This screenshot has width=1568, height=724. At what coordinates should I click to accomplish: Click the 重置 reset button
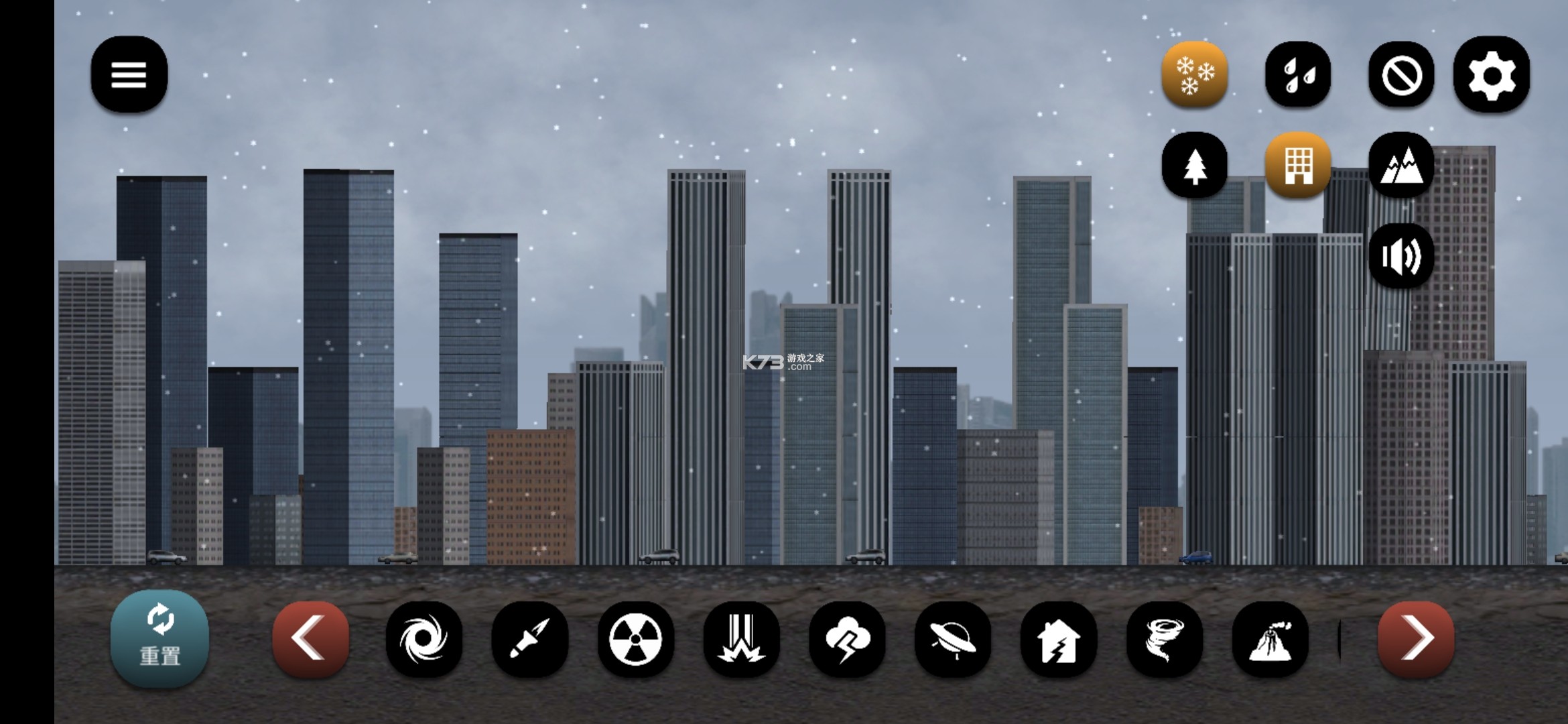pos(159,639)
